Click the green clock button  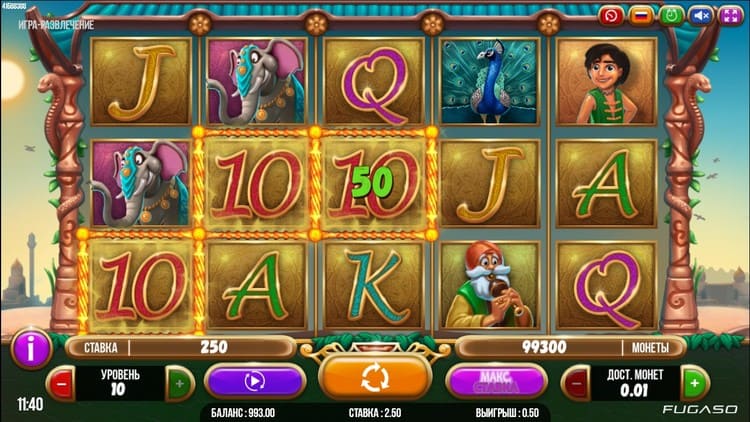tap(671, 15)
